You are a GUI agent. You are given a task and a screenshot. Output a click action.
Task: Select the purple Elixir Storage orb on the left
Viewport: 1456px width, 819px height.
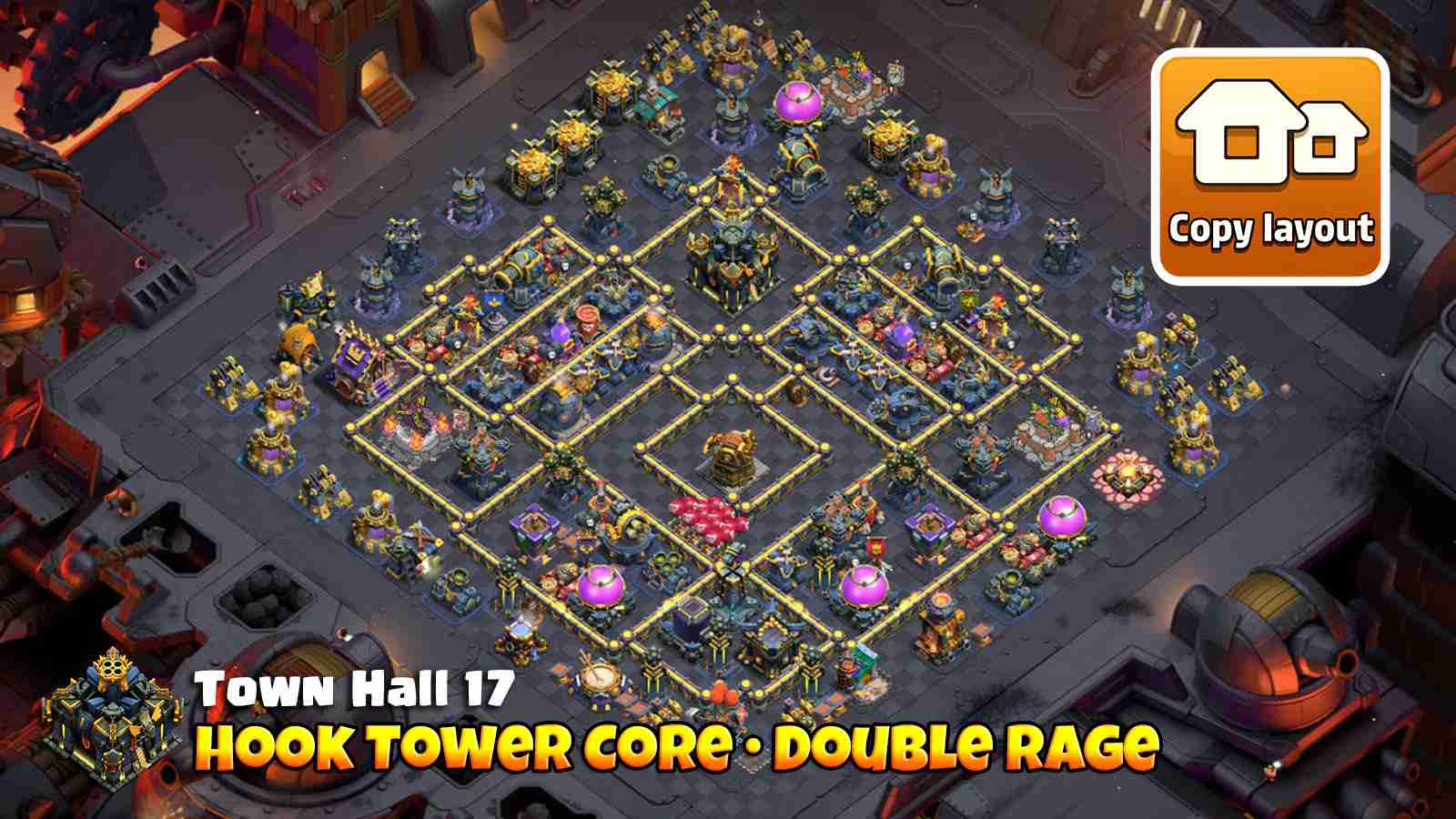[x=601, y=587]
